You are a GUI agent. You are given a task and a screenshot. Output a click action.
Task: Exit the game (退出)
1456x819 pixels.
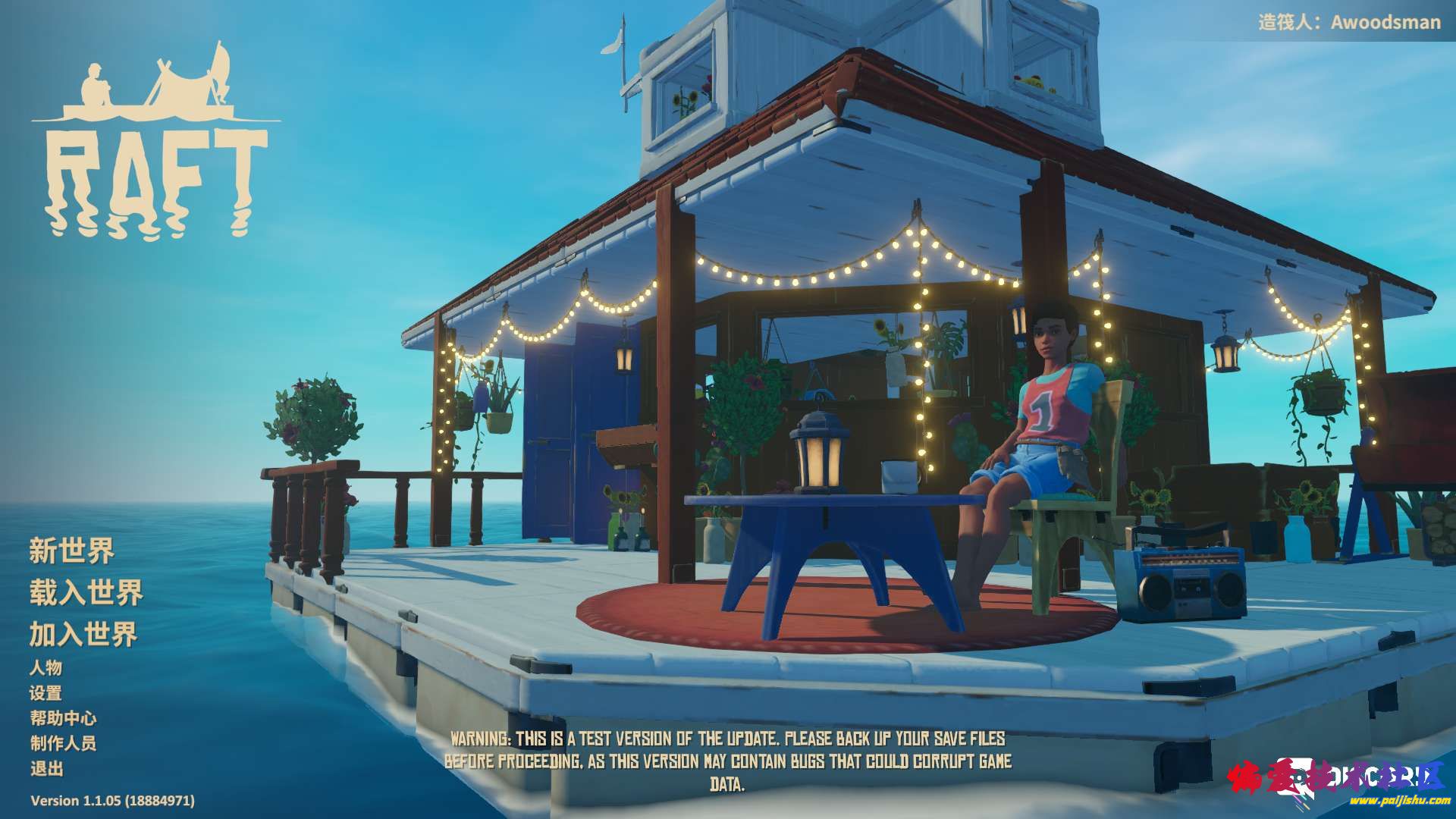pos(46,768)
